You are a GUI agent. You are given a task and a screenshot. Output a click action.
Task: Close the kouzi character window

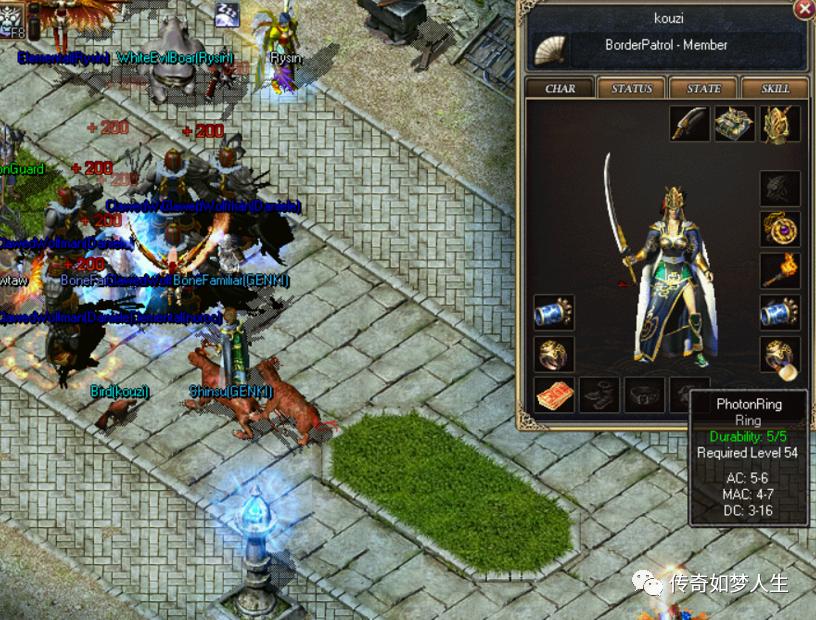[804, 9]
